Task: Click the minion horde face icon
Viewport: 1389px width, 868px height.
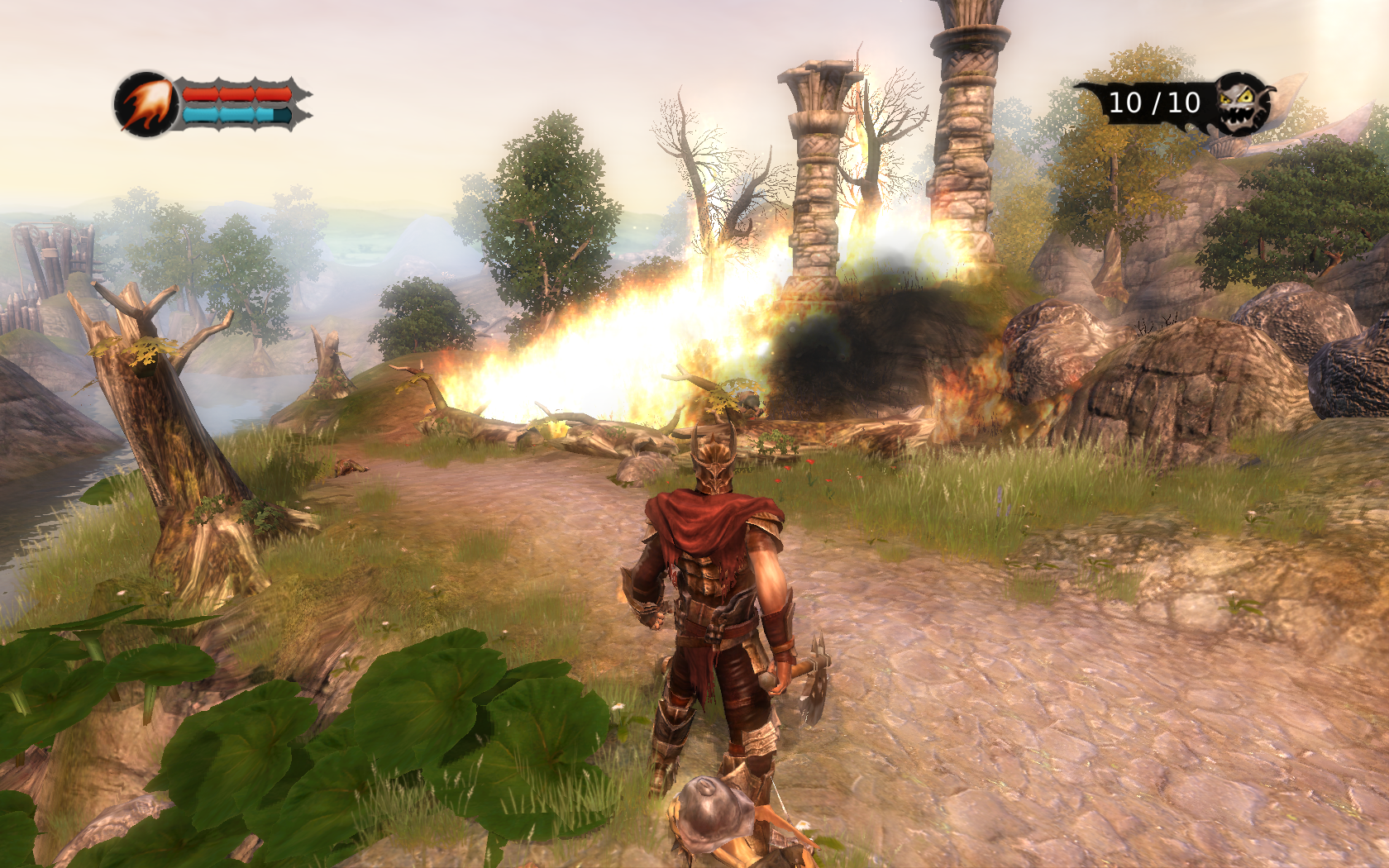Action: click(1243, 103)
